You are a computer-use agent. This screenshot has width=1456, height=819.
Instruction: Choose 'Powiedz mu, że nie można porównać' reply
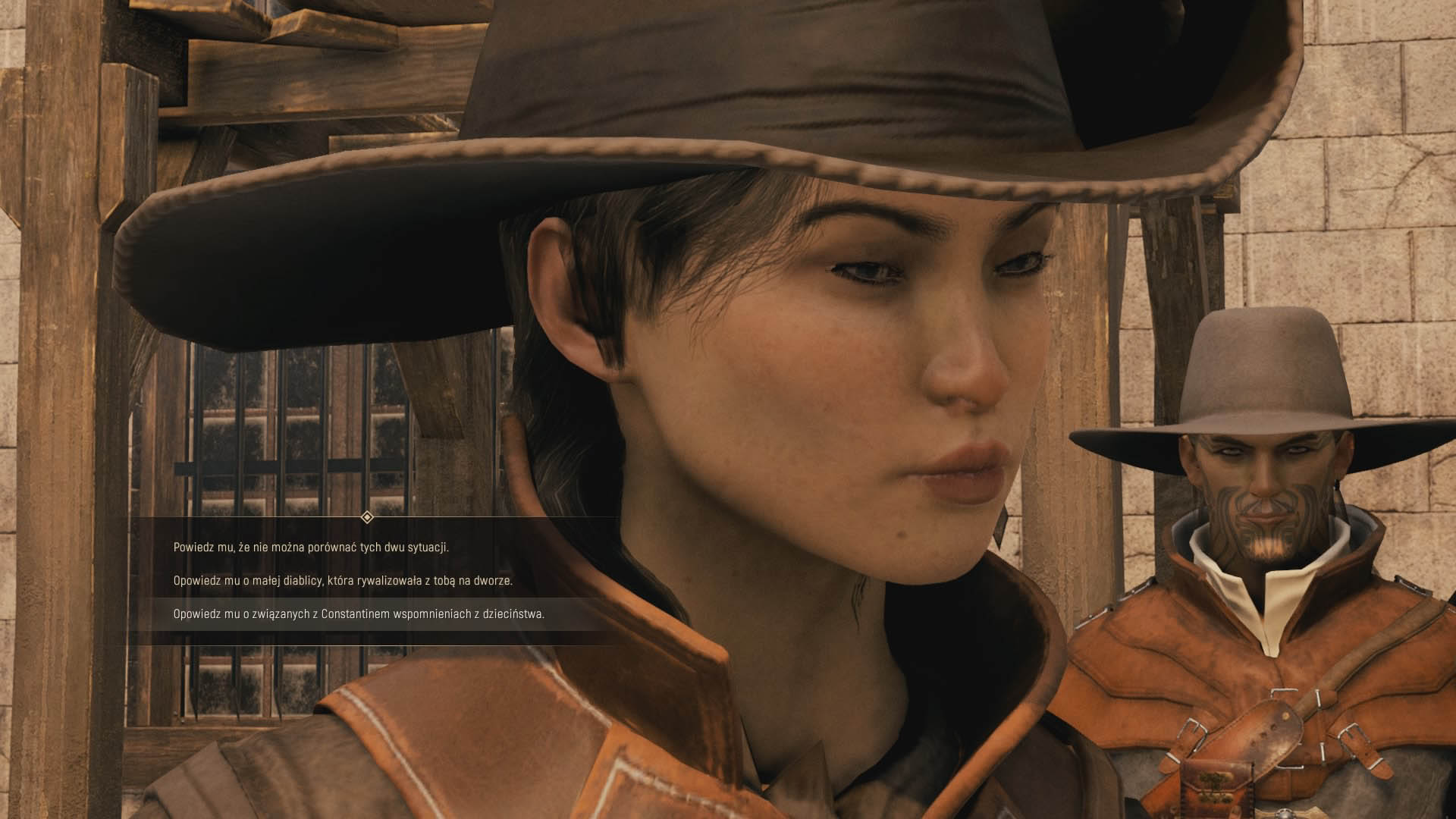point(311,547)
